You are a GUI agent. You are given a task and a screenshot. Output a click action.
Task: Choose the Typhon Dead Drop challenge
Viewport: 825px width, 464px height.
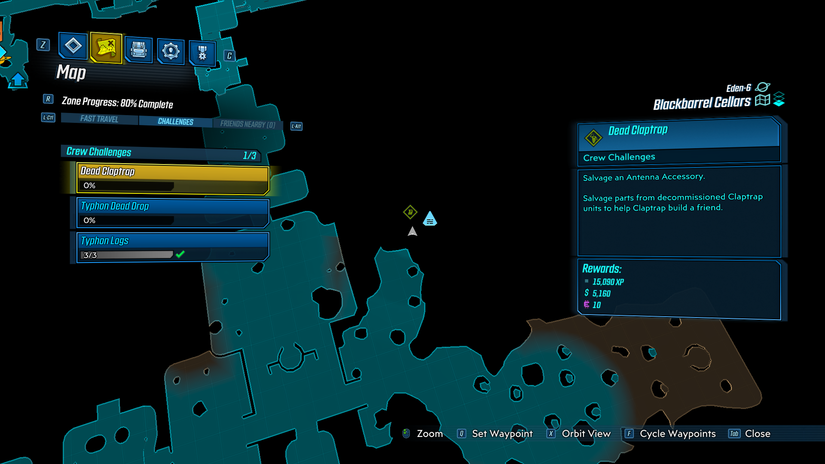pos(173,212)
